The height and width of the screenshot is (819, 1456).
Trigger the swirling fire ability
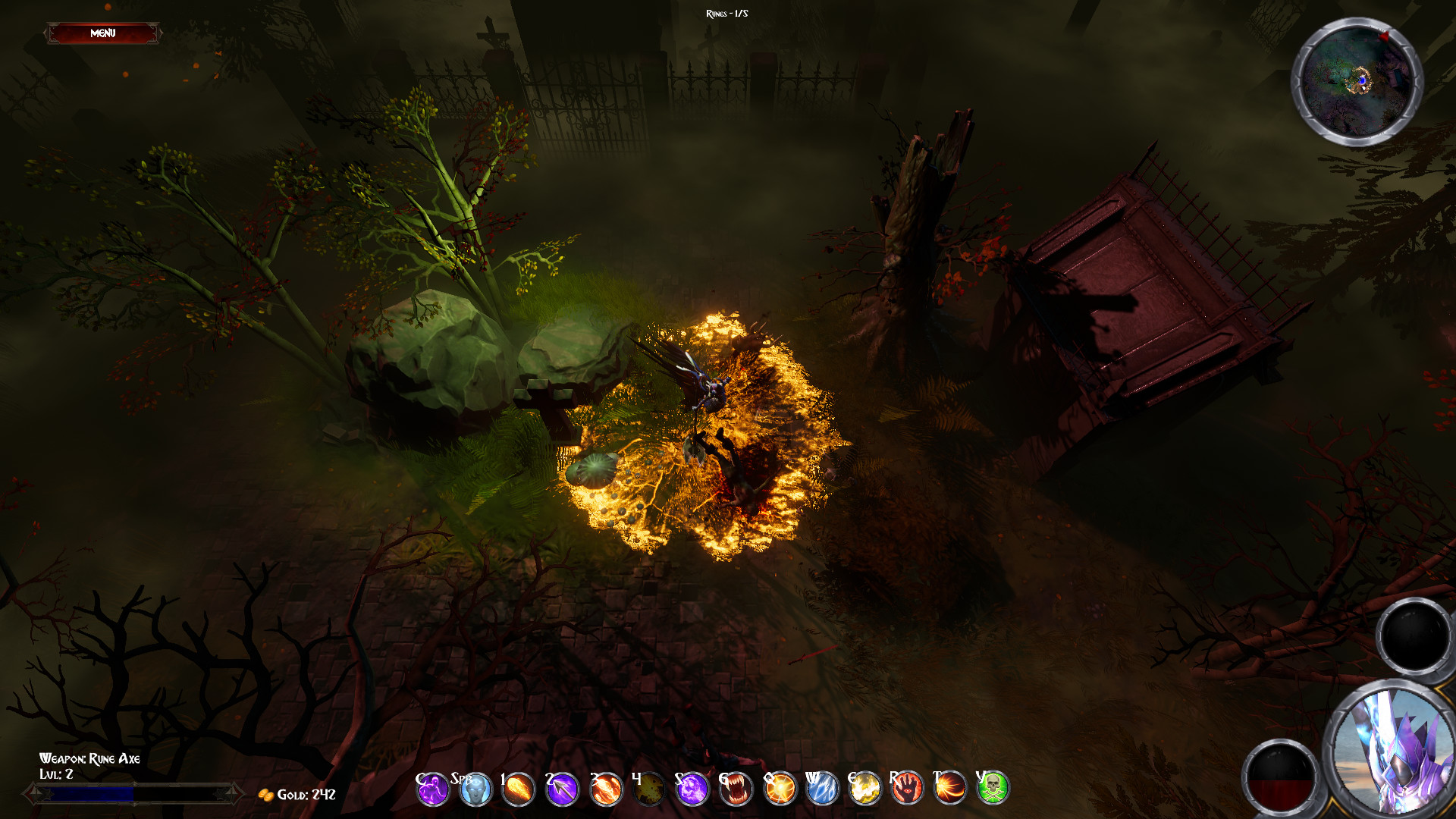(x=606, y=789)
